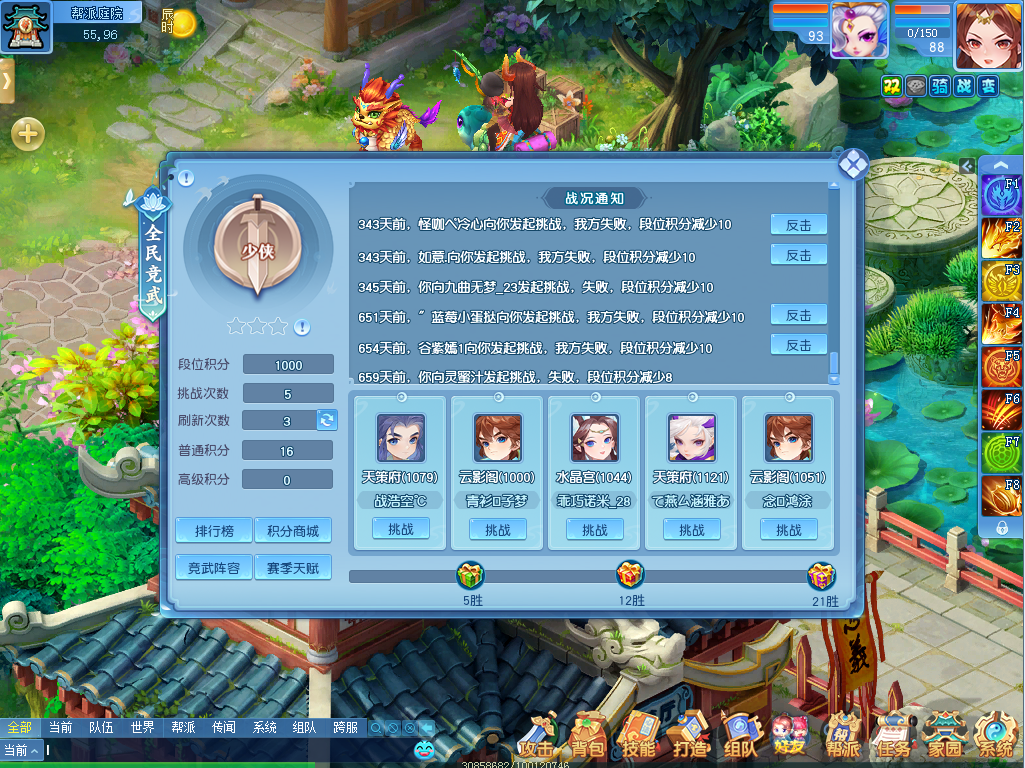Refresh the opponent list next to 刷新次数

[x=327, y=420]
